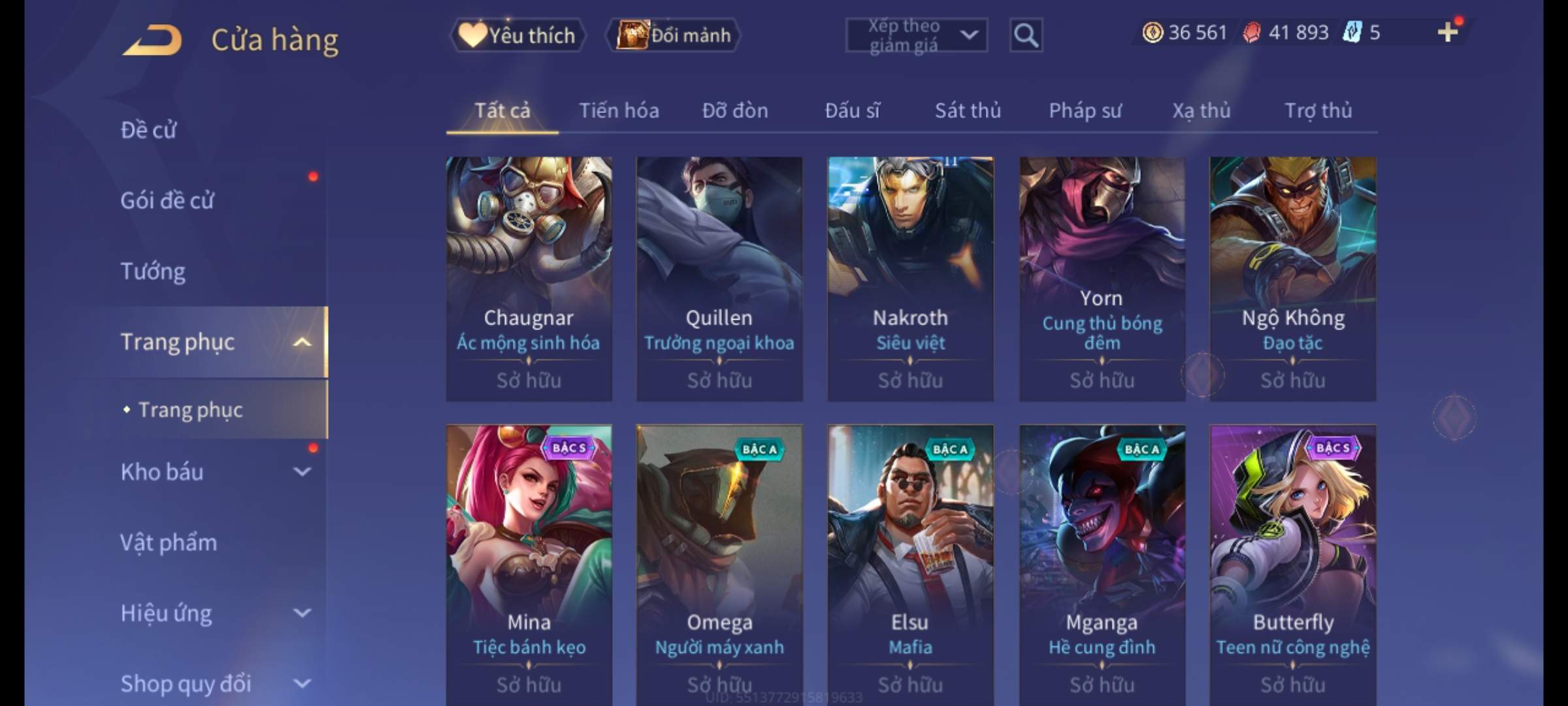Image resolution: width=1568 pixels, height=706 pixels.
Task: Open the Yêu thích favorites list
Action: pyautogui.click(x=517, y=35)
